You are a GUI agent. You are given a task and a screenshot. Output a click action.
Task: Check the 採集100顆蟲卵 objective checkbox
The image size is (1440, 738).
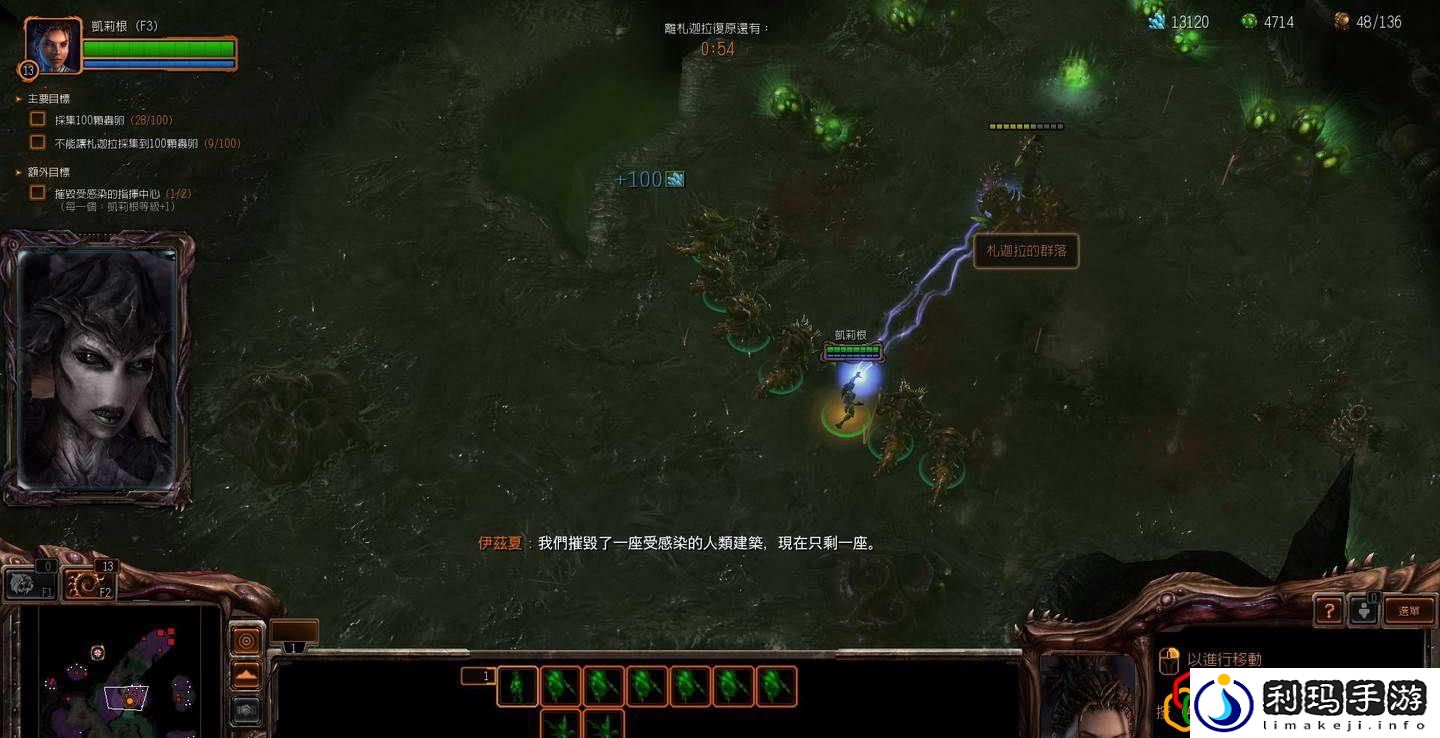click(36, 119)
